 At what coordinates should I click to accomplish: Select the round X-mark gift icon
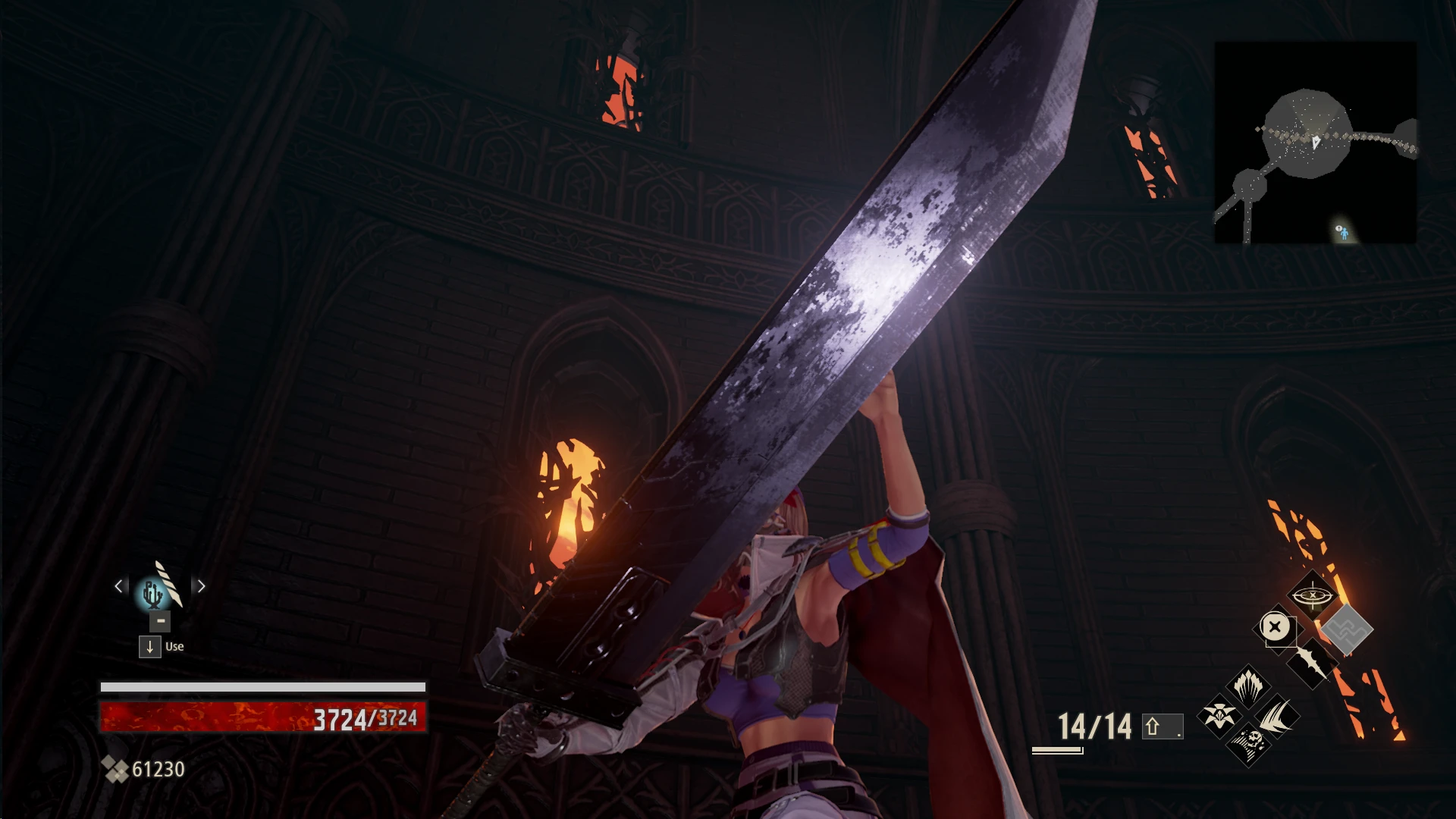[x=1276, y=627]
